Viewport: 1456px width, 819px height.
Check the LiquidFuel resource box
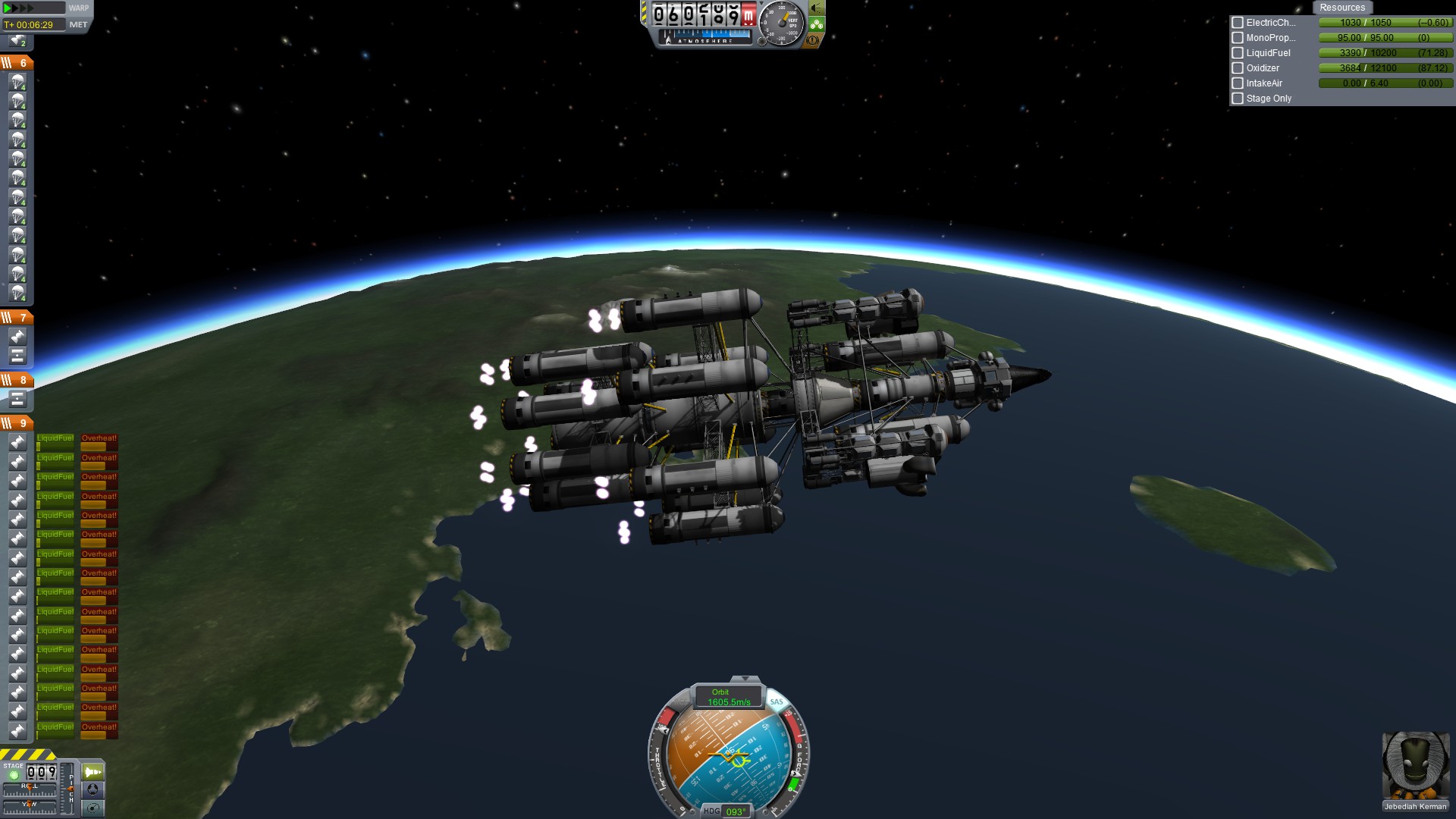coord(1238,53)
